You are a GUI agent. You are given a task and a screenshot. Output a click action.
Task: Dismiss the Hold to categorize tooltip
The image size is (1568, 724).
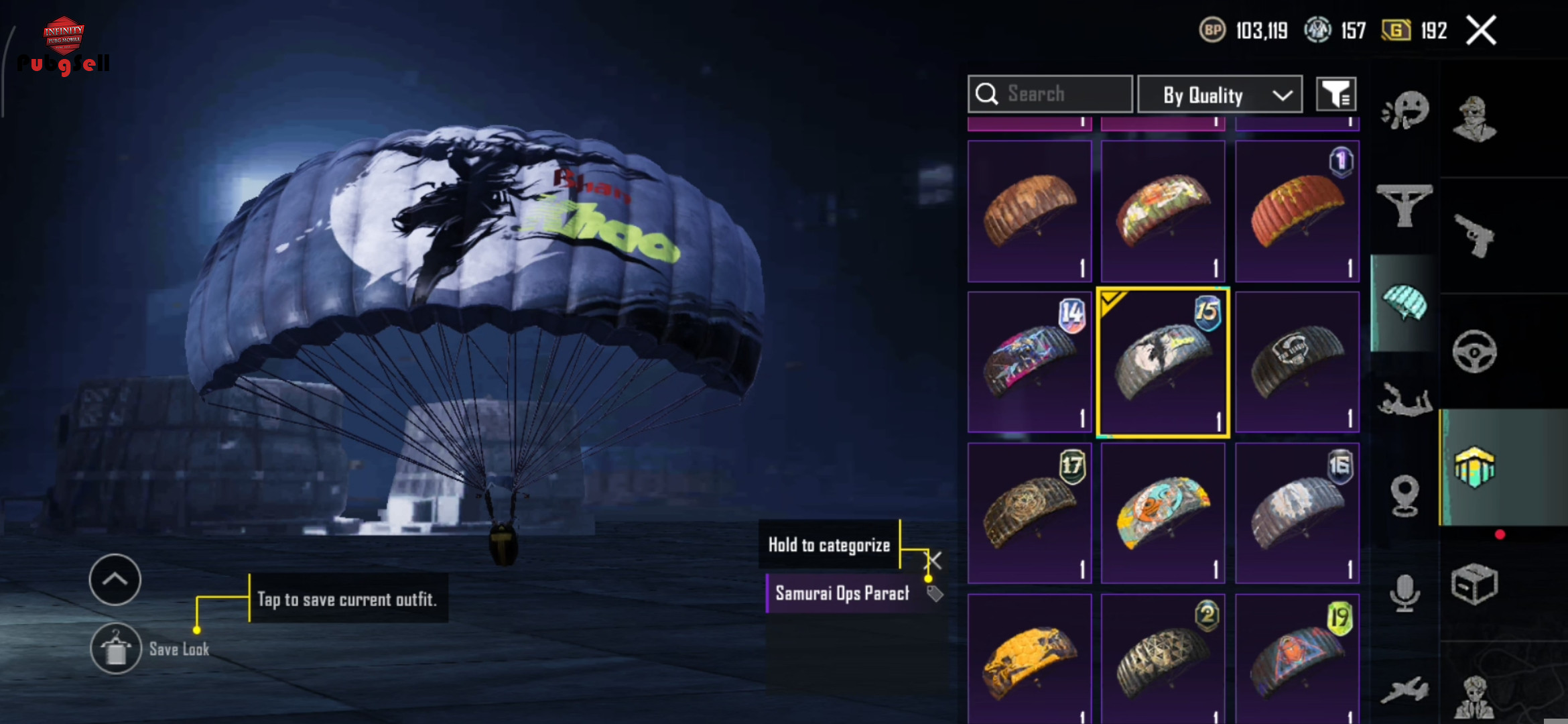click(933, 560)
